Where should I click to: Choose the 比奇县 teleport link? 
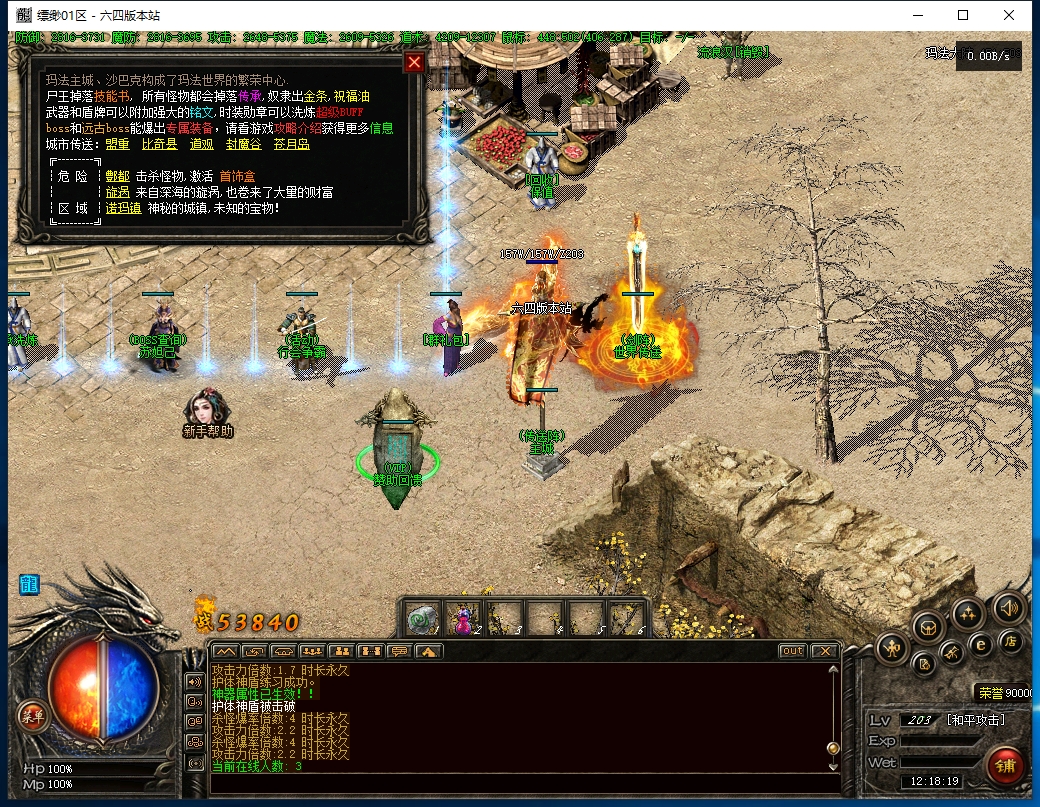click(160, 144)
